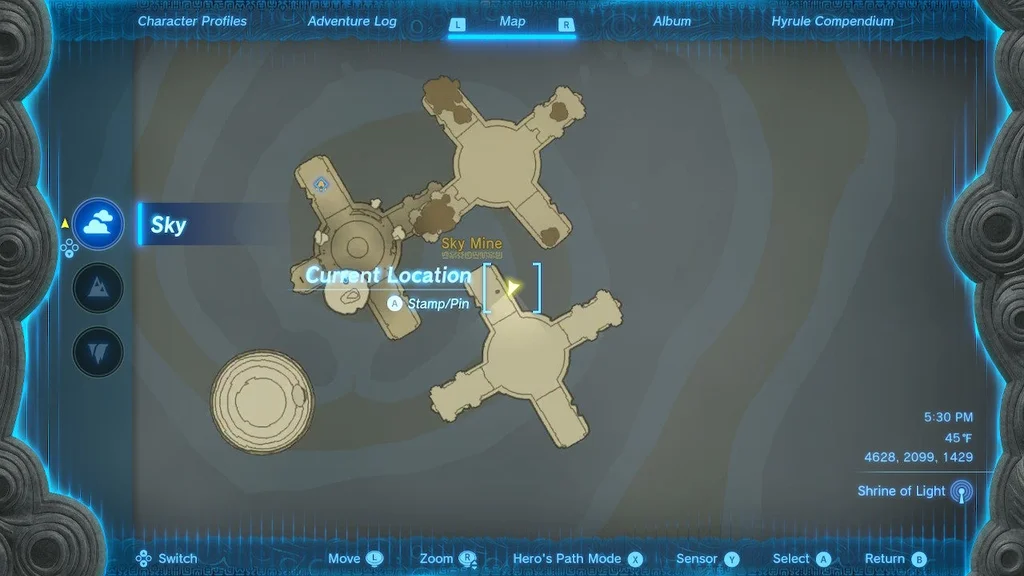Switch to the Surface map layer
This screenshot has width=1024, height=576.
(x=99, y=288)
